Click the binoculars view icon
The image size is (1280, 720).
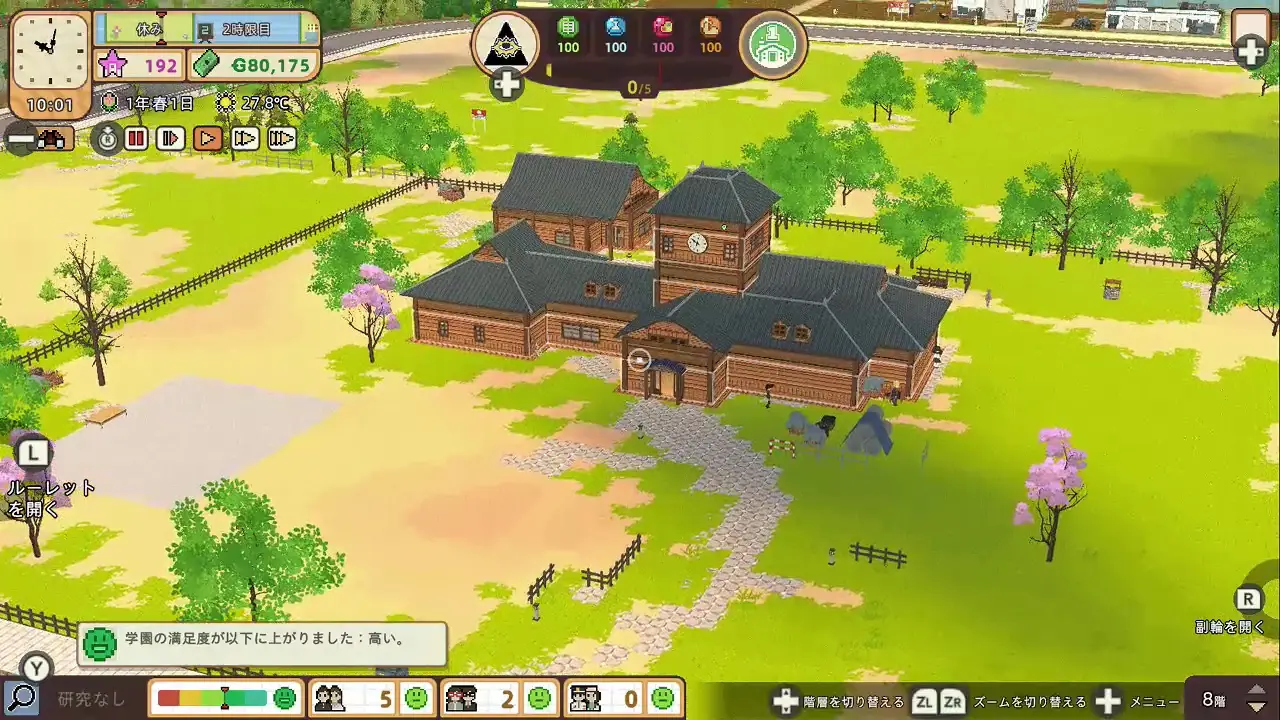52,140
